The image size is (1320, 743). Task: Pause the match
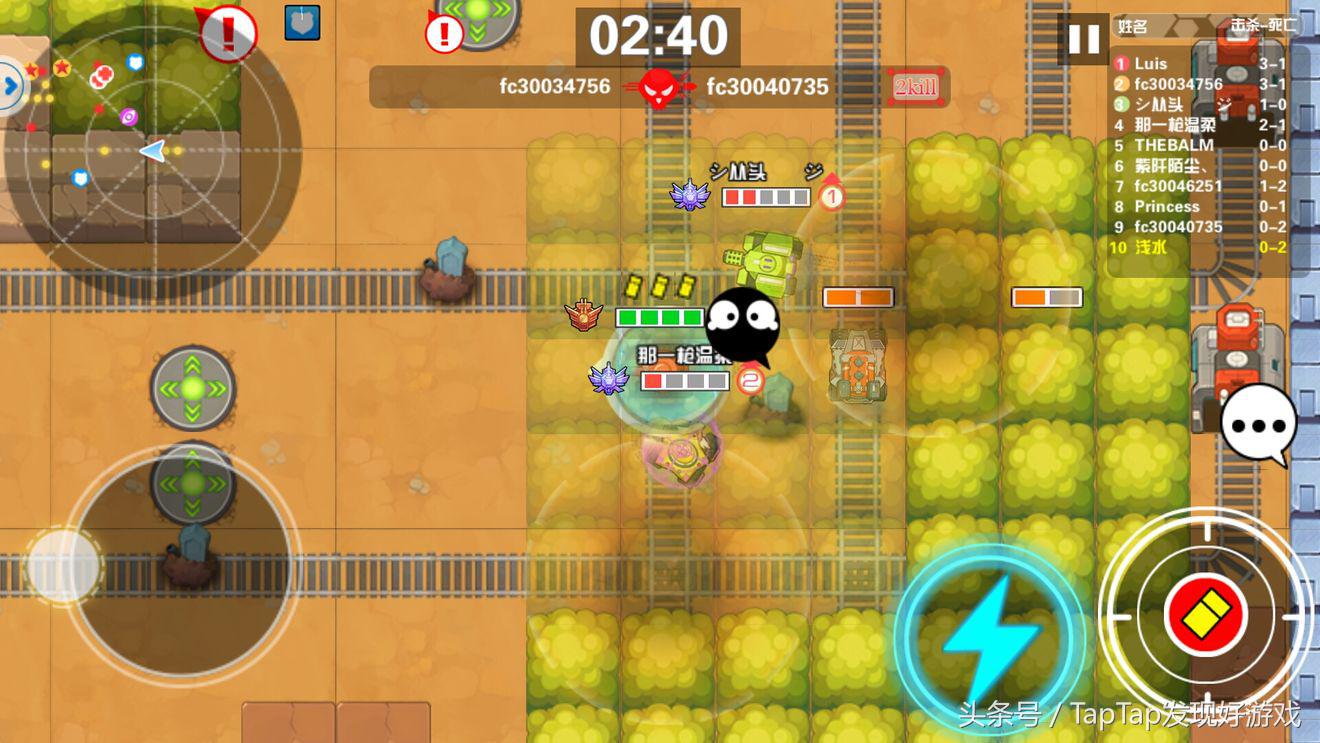point(1083,40)
